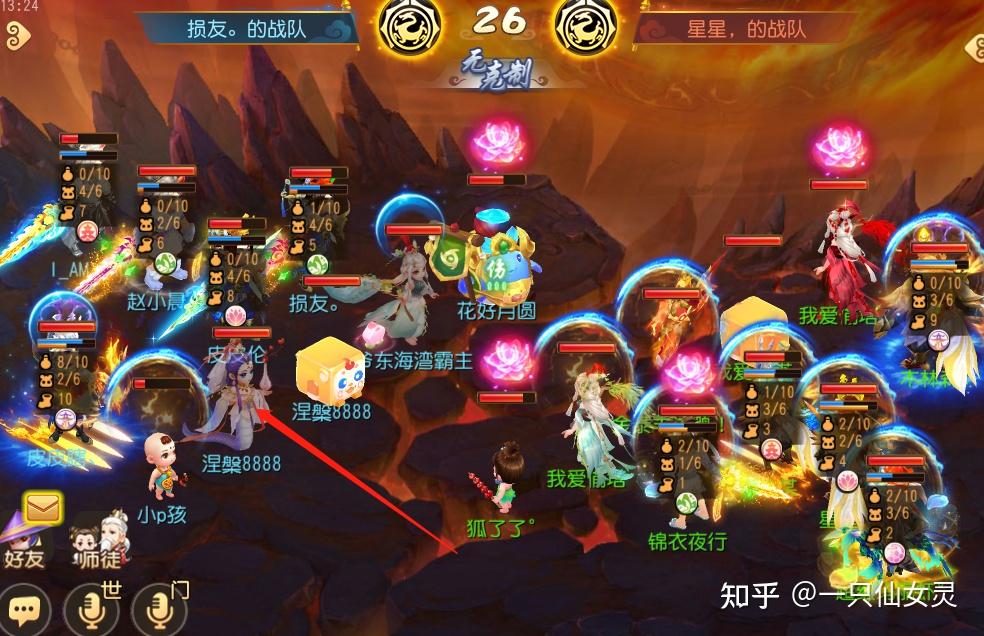Click the right team dragon emblem
The height and width of the screenshot is (636, 984).
click(x=584, y=26)
